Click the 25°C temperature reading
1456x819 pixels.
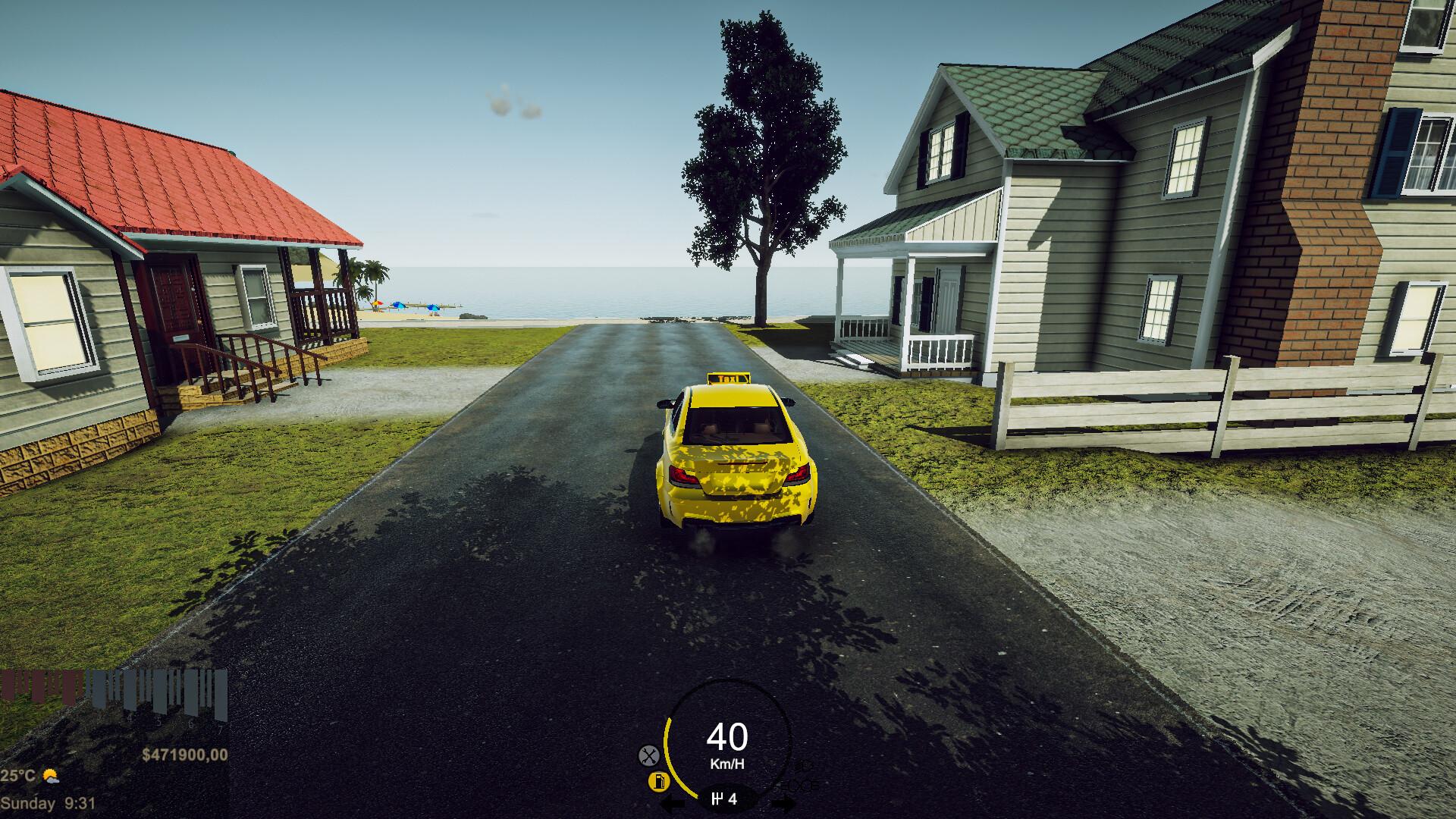(x=17, y=776)
